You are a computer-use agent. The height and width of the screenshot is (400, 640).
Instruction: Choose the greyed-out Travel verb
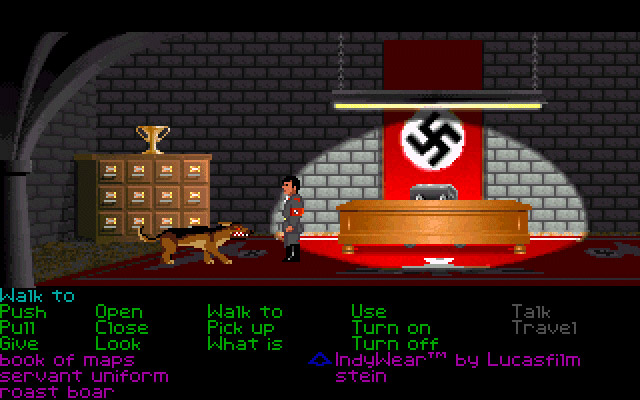545,328
